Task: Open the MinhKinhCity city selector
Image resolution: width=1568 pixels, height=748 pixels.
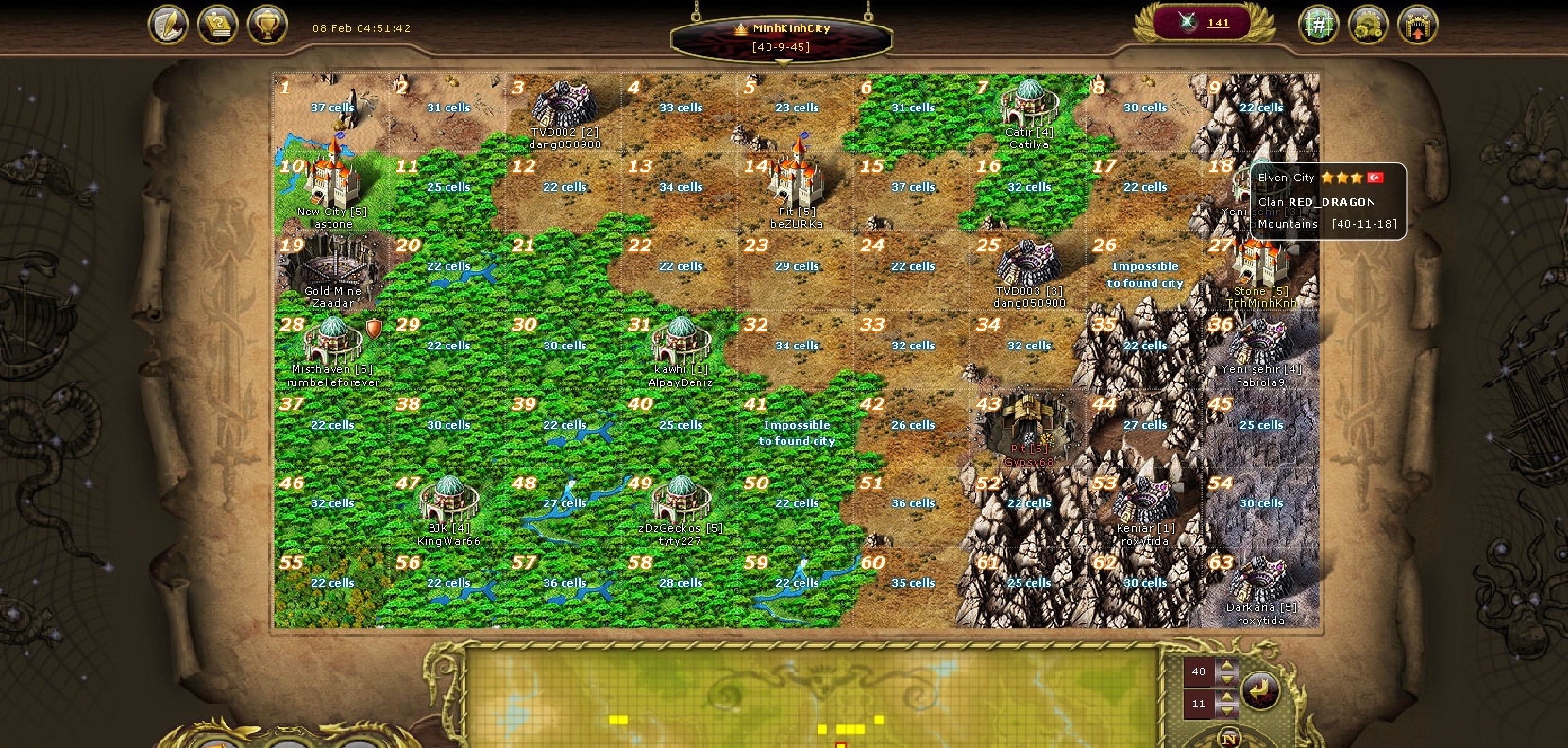Action: (782, 37)
